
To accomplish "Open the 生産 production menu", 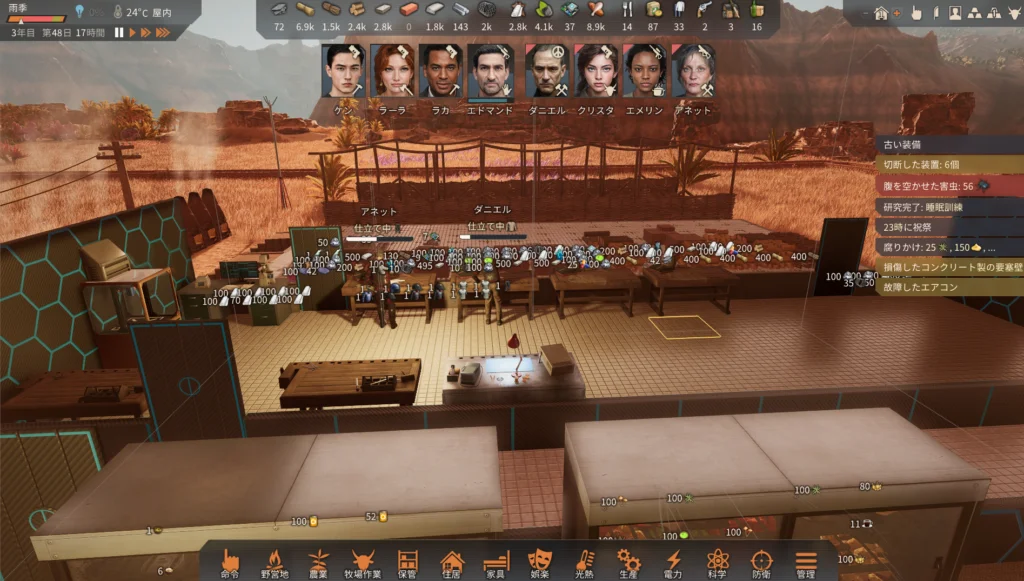I will pos(628,562).
